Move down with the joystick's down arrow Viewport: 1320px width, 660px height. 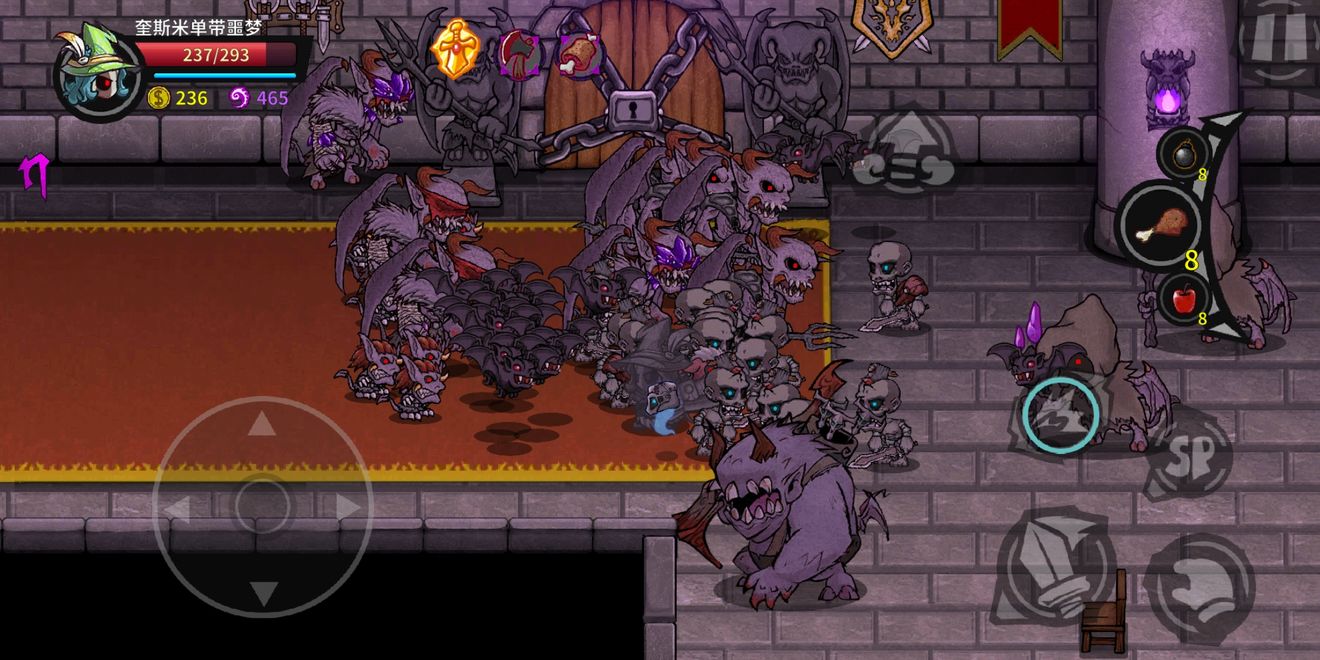tap(262, 593)
